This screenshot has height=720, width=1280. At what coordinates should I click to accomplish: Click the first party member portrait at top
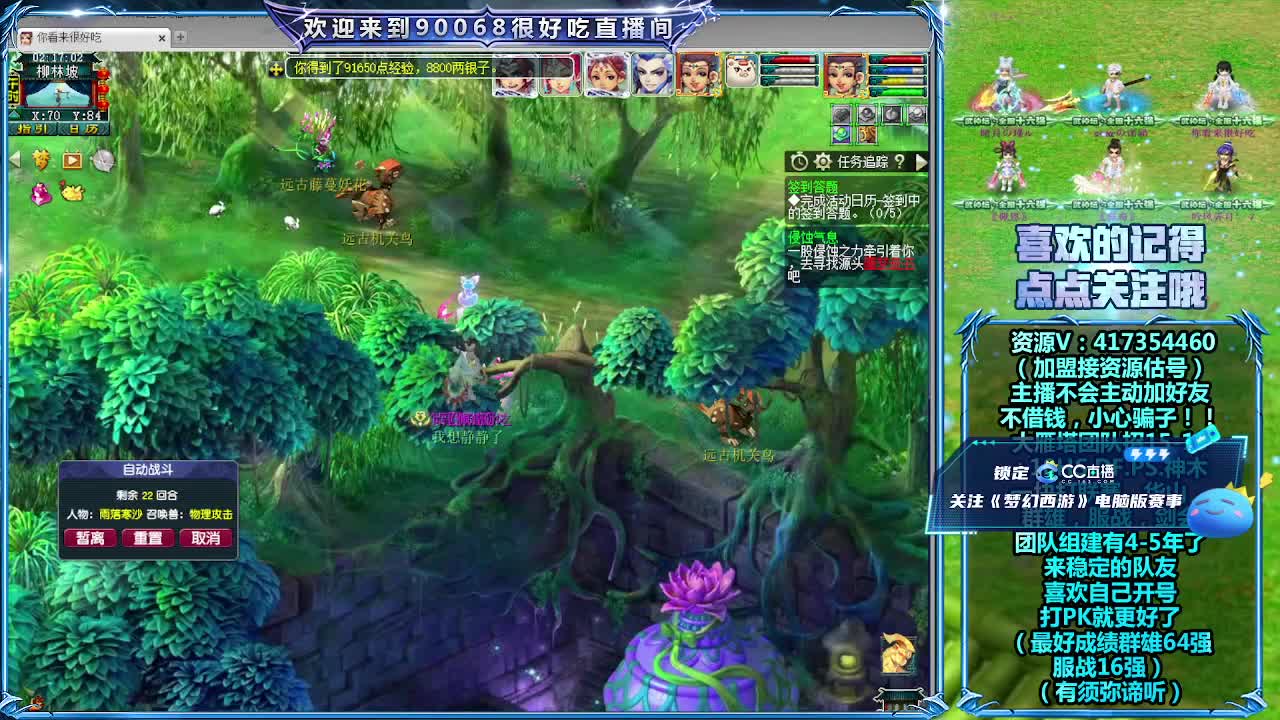tap(515, 75)
